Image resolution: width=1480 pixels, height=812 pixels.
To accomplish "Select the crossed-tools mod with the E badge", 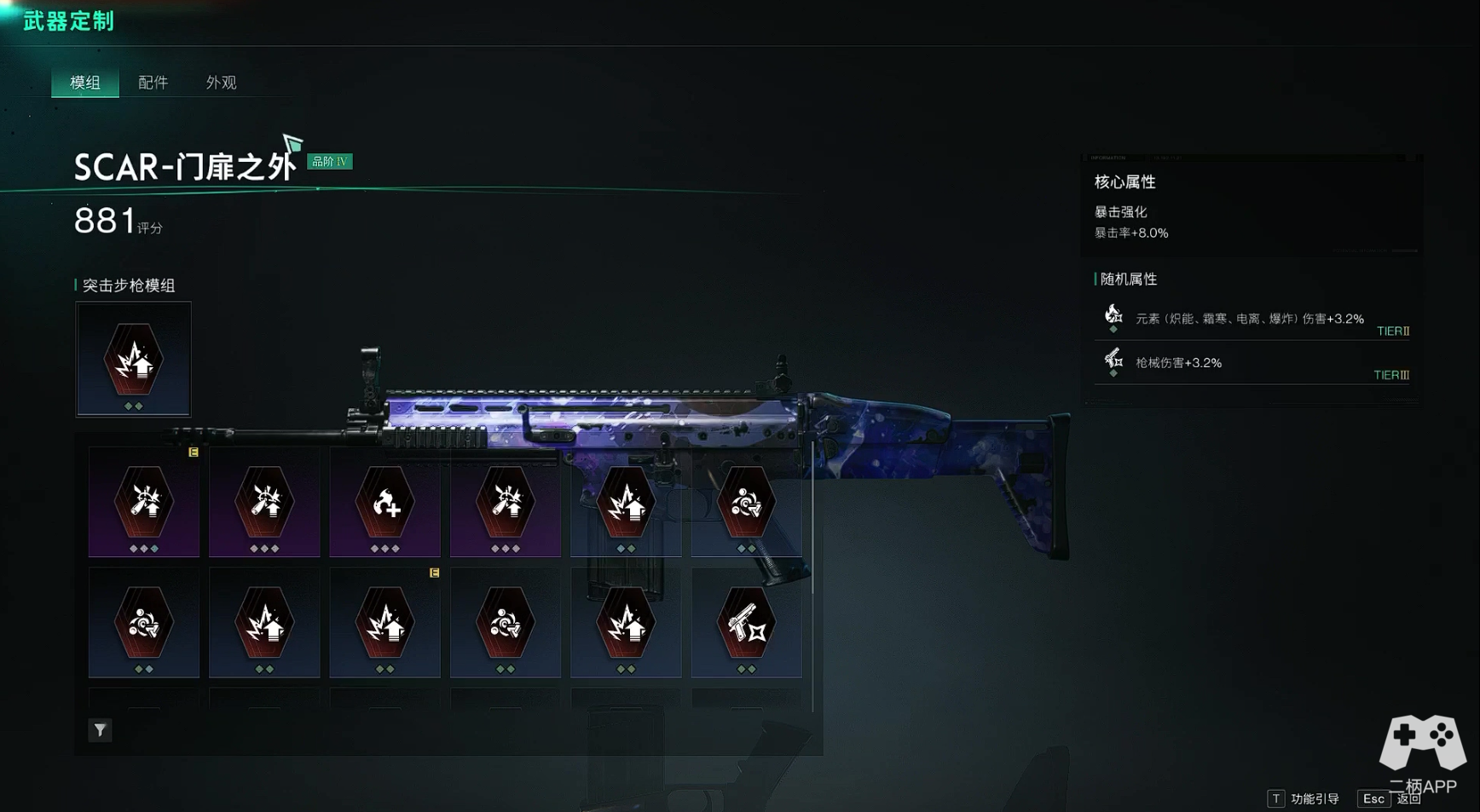I will click(144, 503).
